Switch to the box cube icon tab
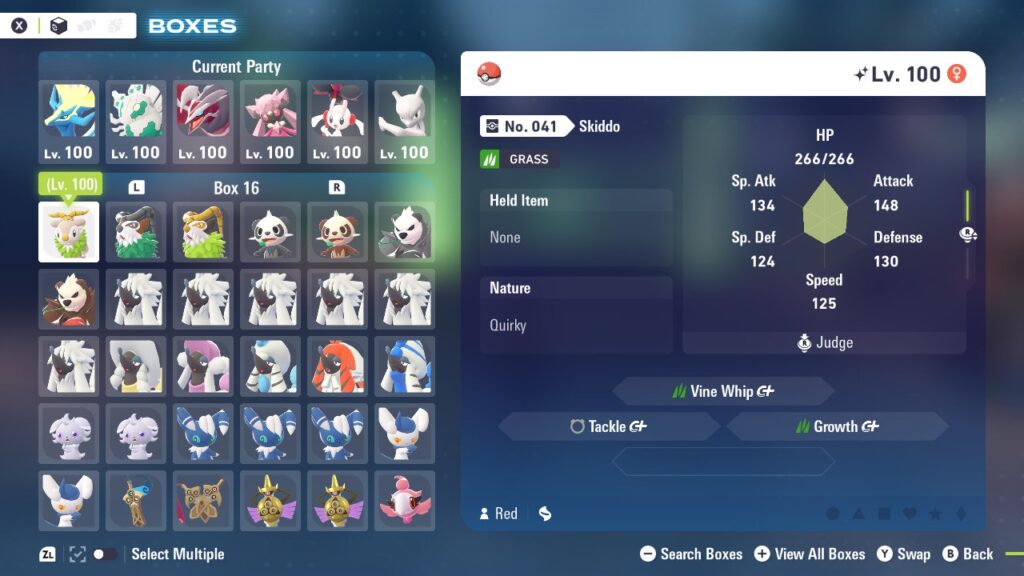 59,26
